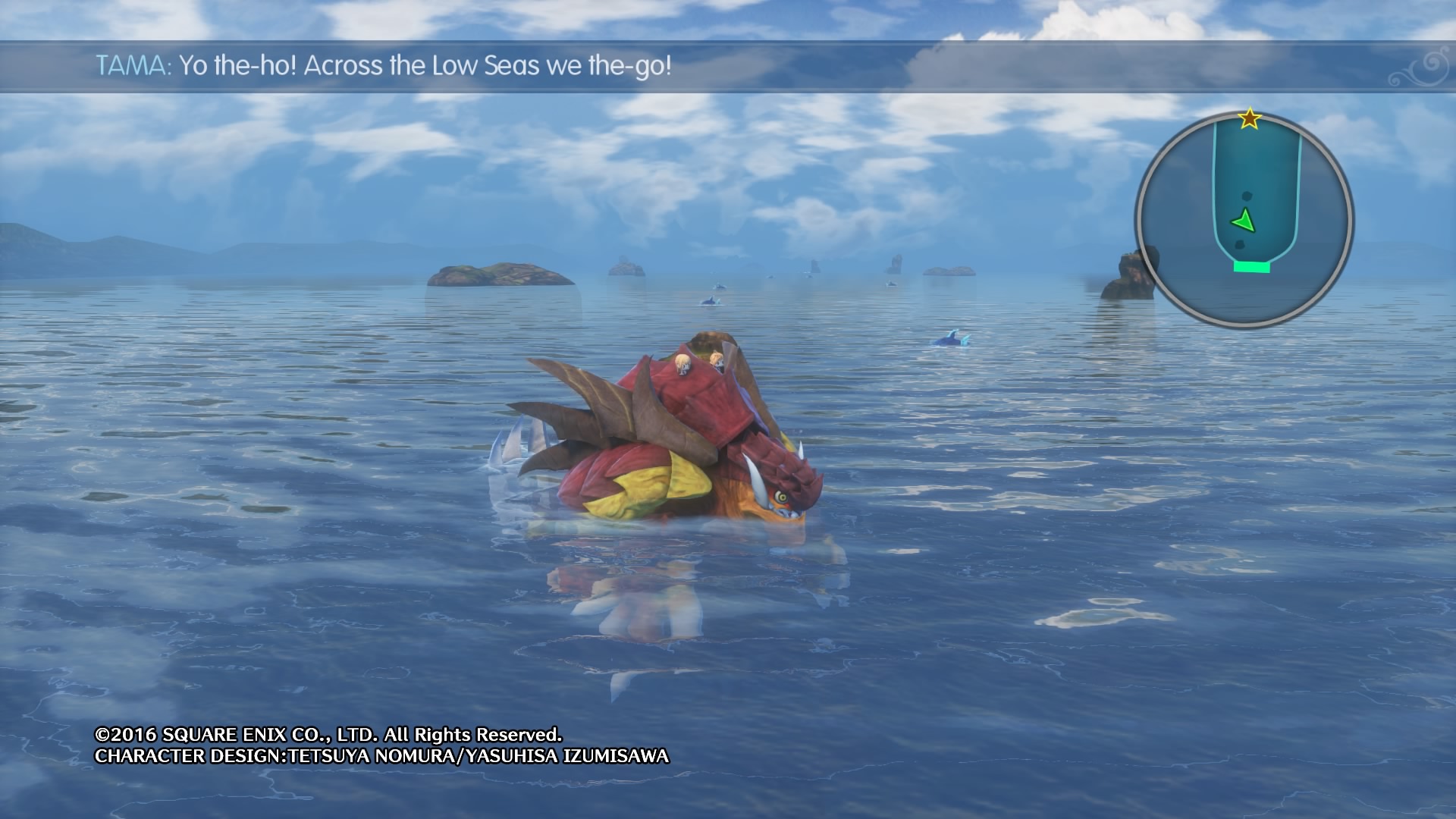Select the gold star objective marker
1456x819 pixels.
click(1249, 119)
